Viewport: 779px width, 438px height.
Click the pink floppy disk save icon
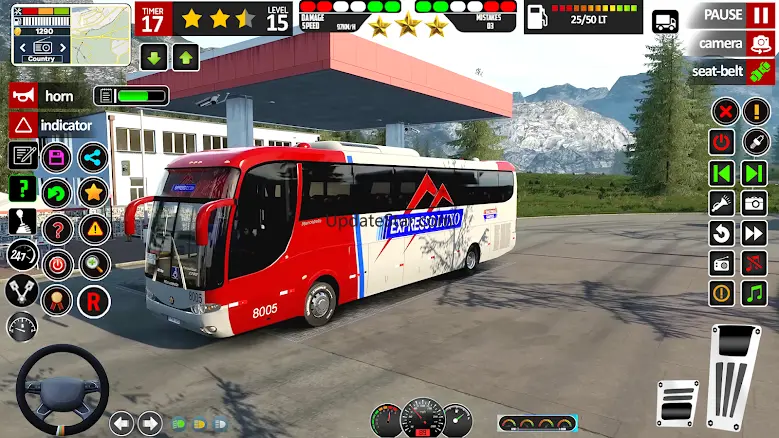[x=57, y=157]
